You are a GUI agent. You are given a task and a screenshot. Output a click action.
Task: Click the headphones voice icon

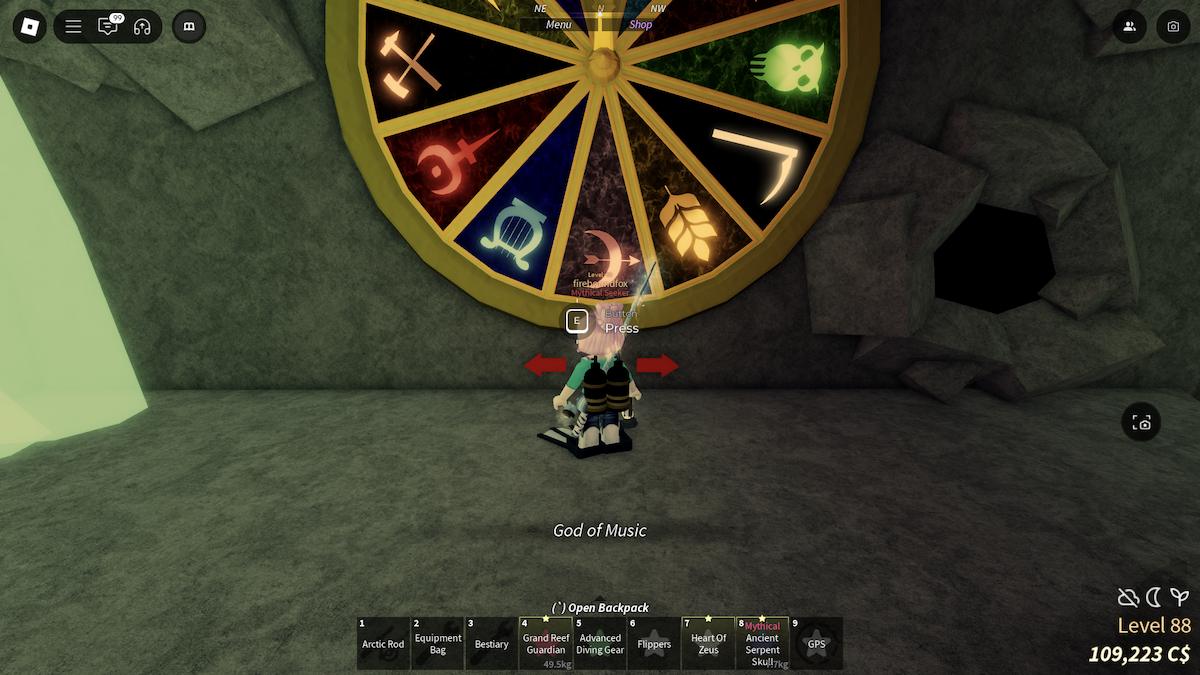tap(142, 27)
